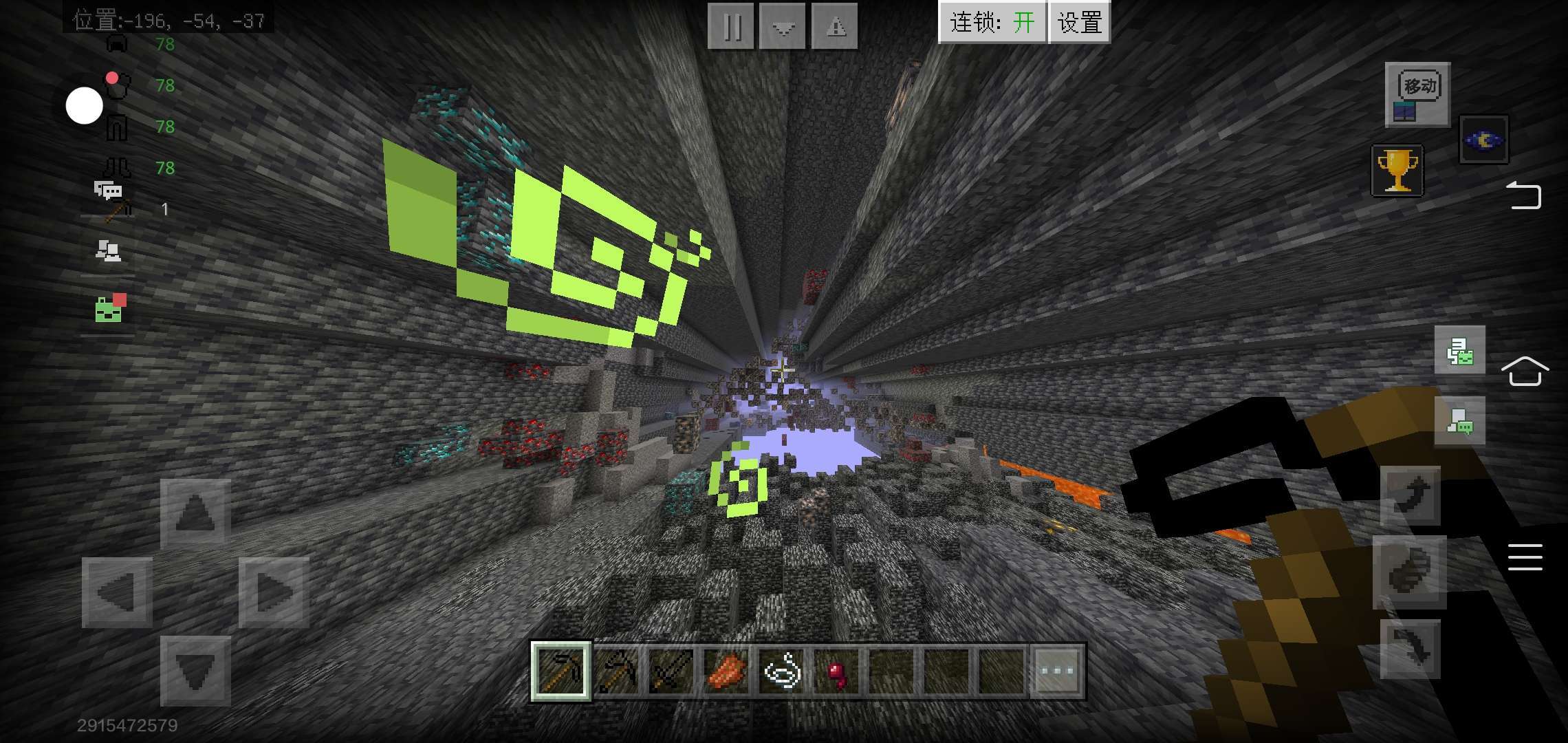The image size is (1568, 743).
Task: Tap the Android home navigation button
Action: coord(1525,371)
